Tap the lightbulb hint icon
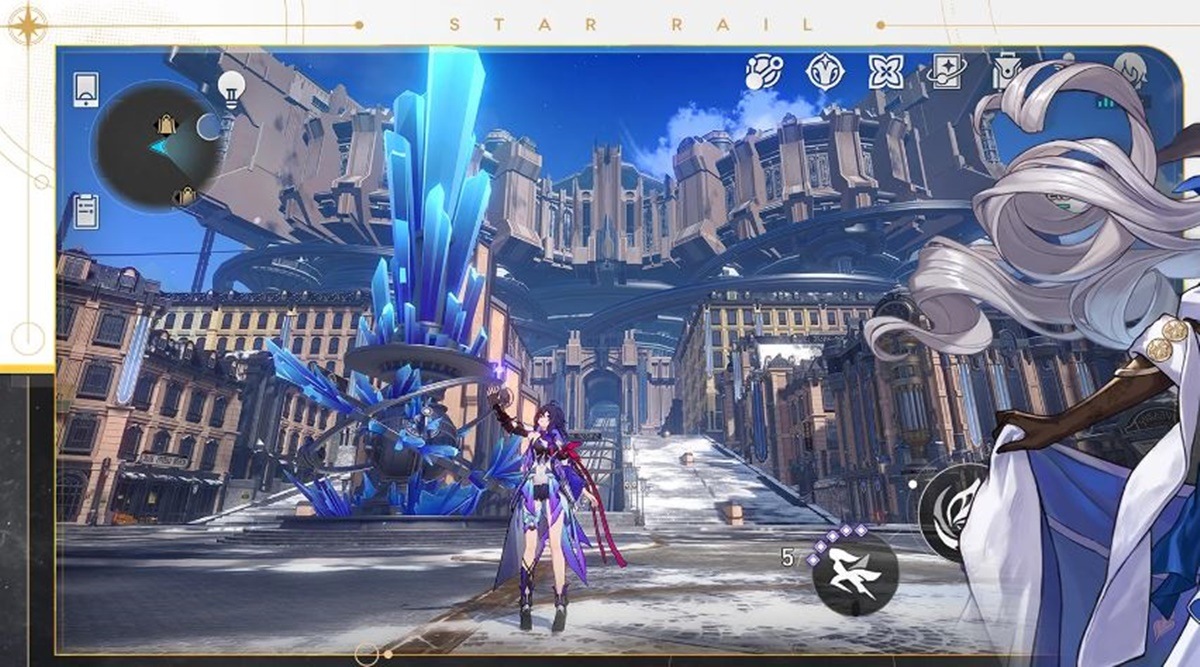 pyautogui.click(x=231, y=88)
